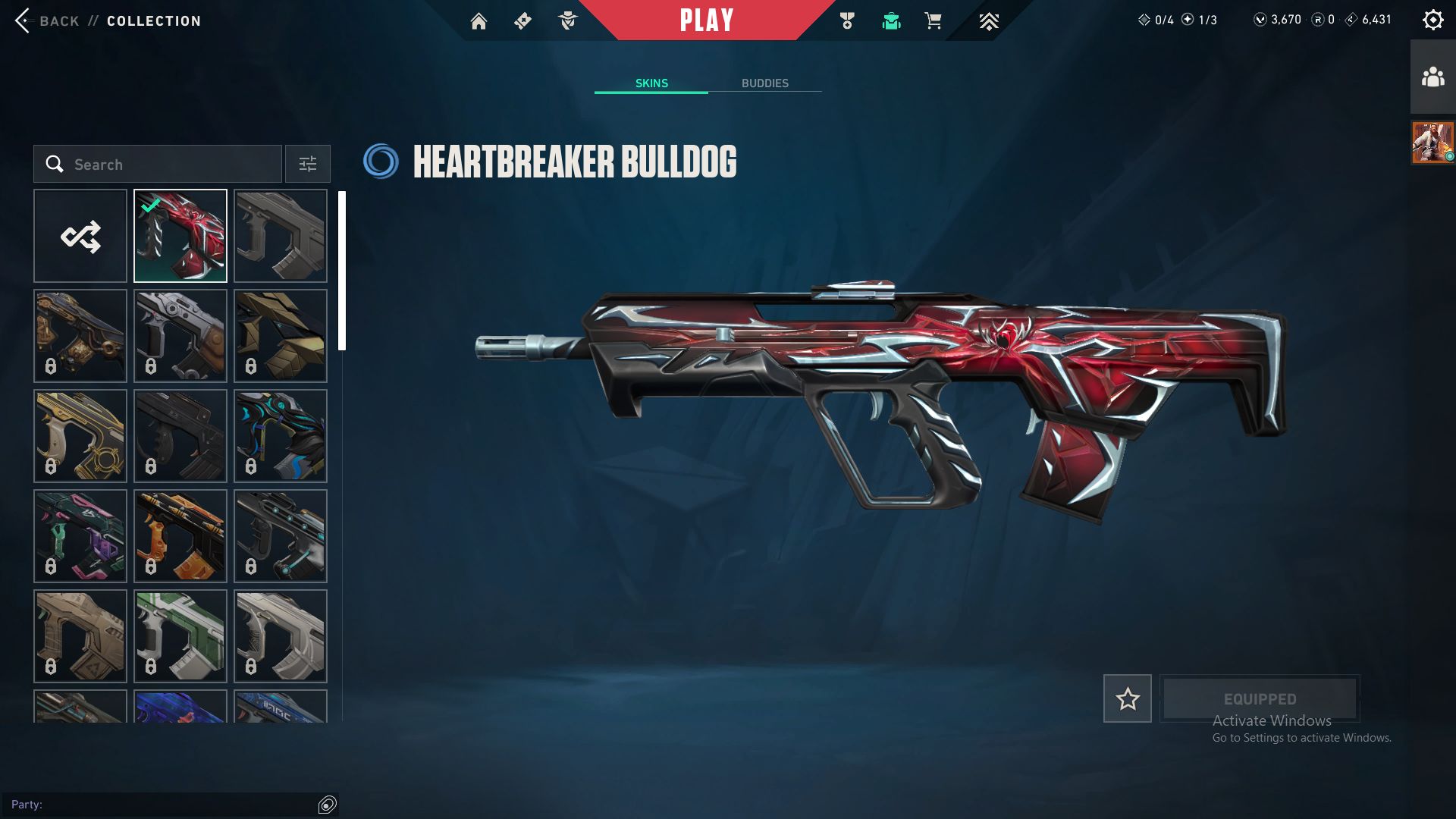
Task: Select the locked orange and black Bulldog skin
Action: point(180,536)
